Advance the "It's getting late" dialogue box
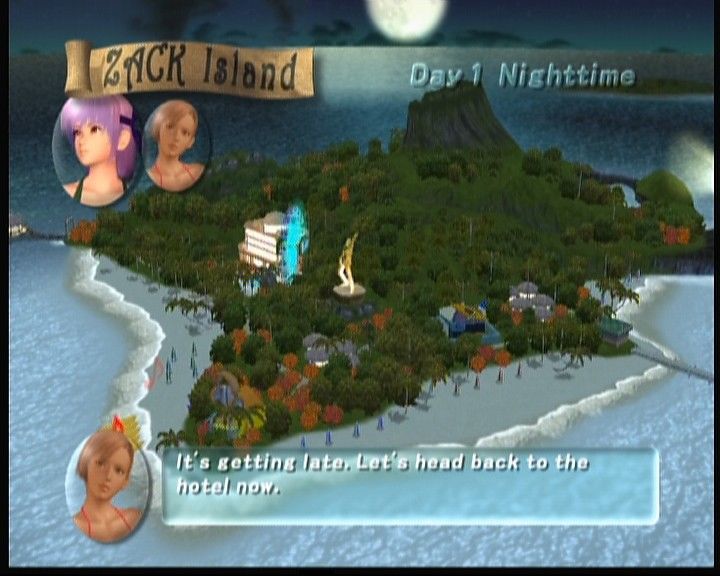 pos(410,486)
